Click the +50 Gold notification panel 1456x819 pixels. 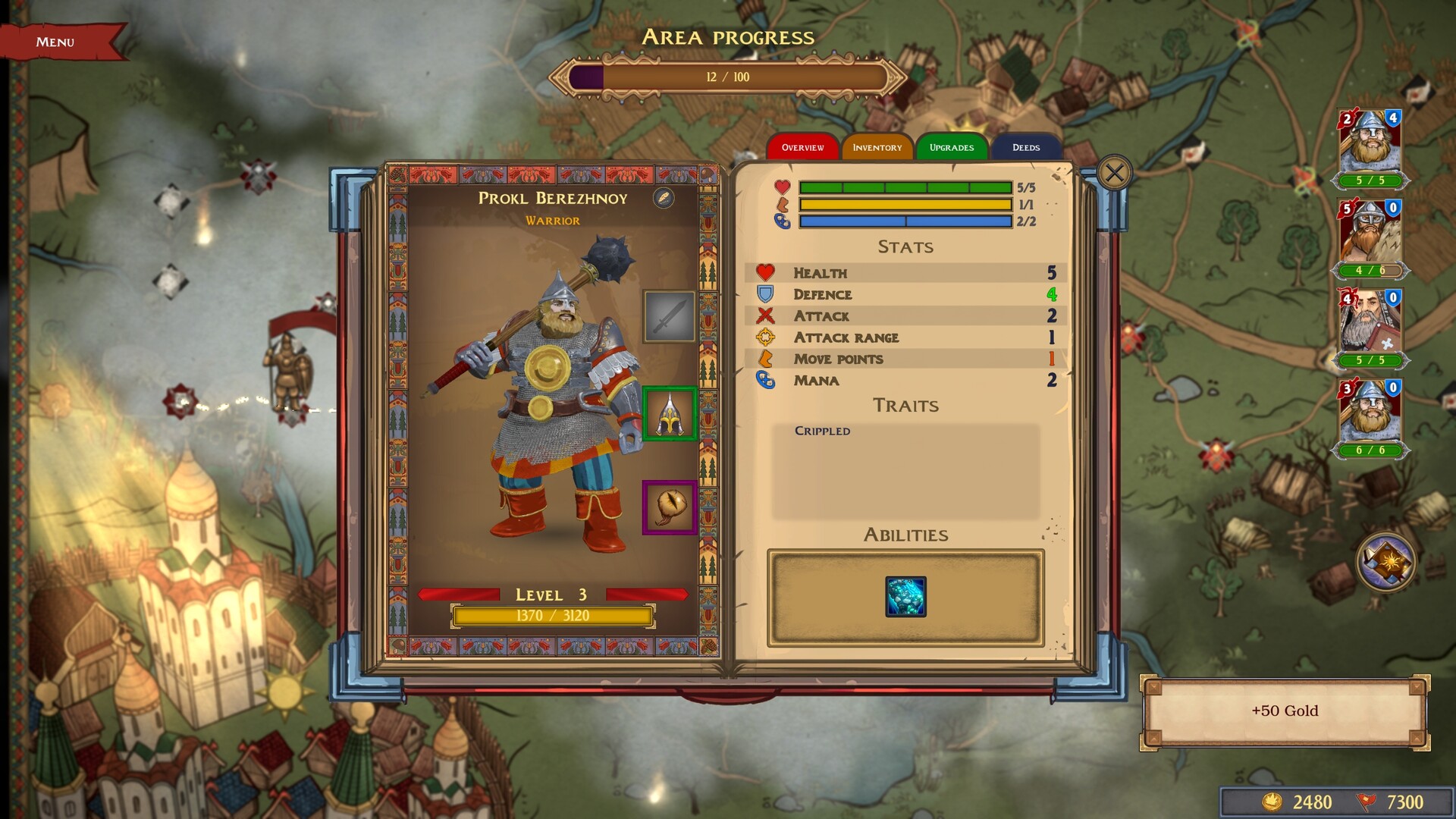(1285, 711)
